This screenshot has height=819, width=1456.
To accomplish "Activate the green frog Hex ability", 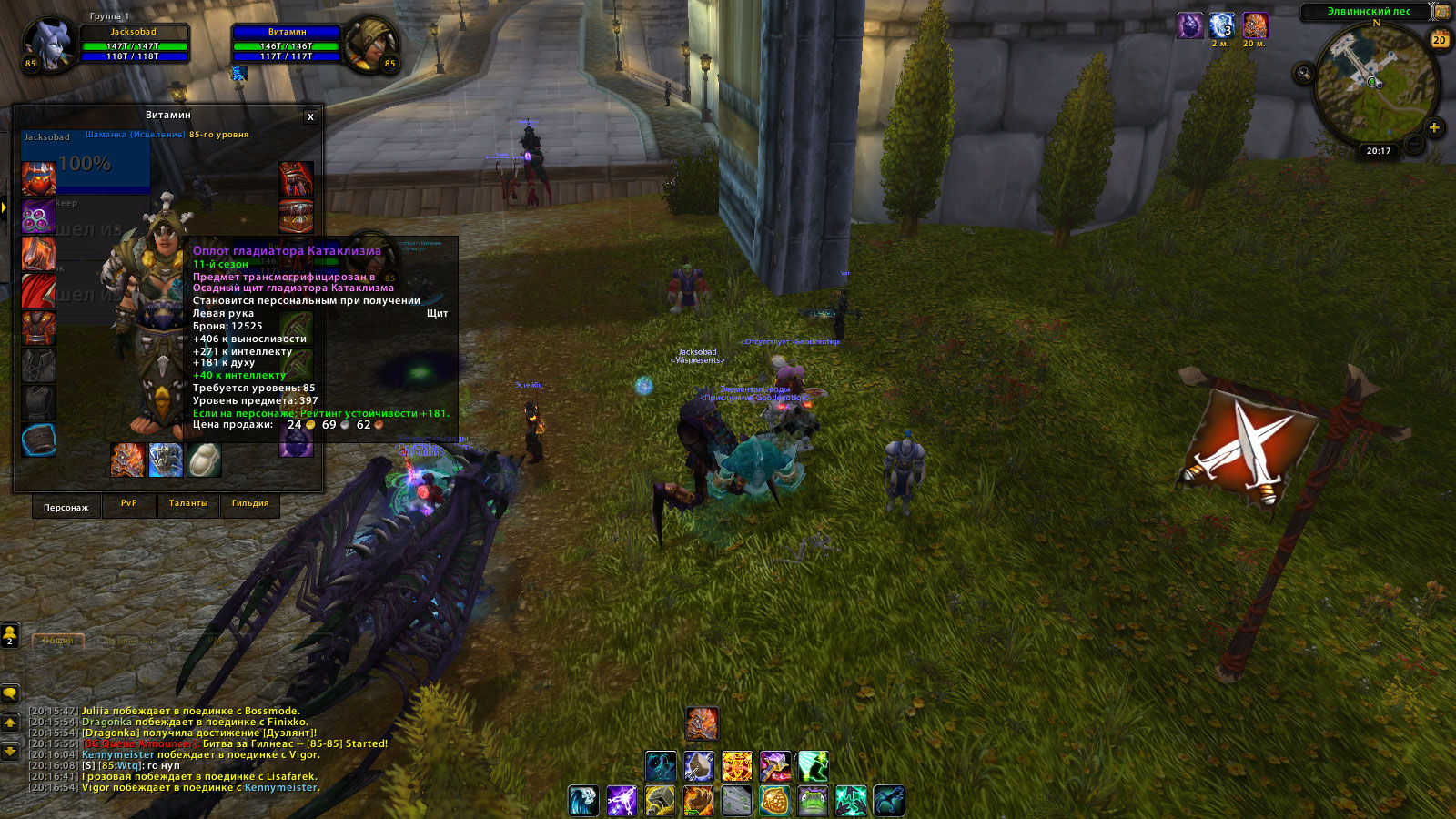I will (x=813, y=801).
